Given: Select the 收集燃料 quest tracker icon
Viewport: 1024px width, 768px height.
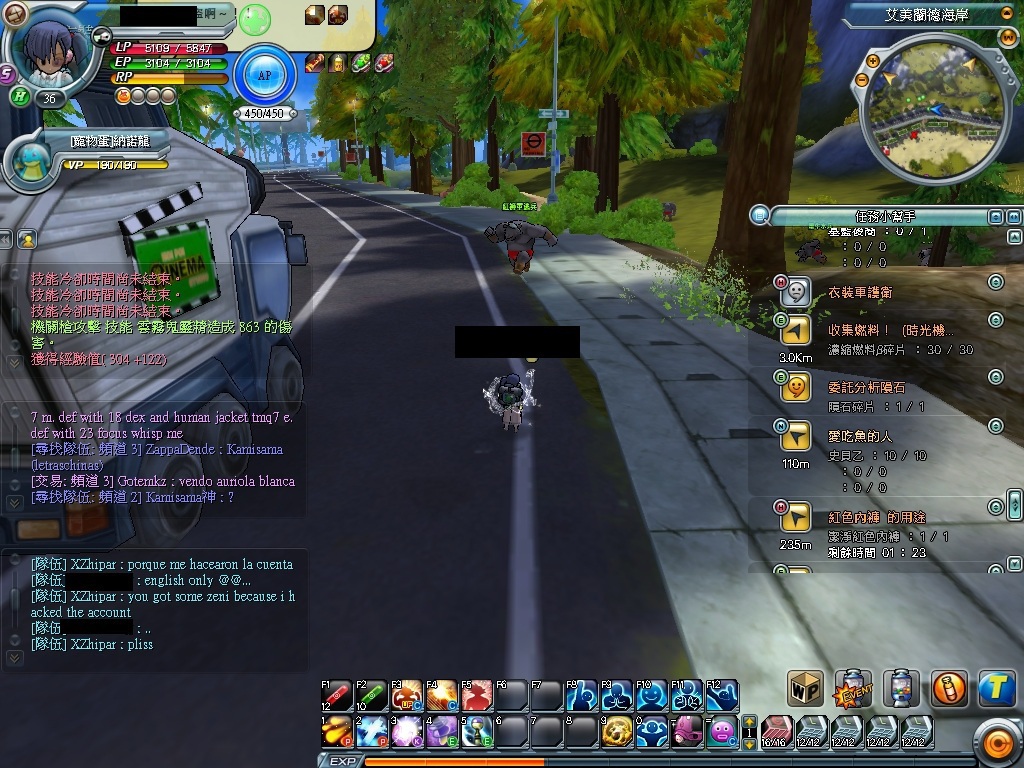Looking at the screenshot, I should (x=795, y=332).
